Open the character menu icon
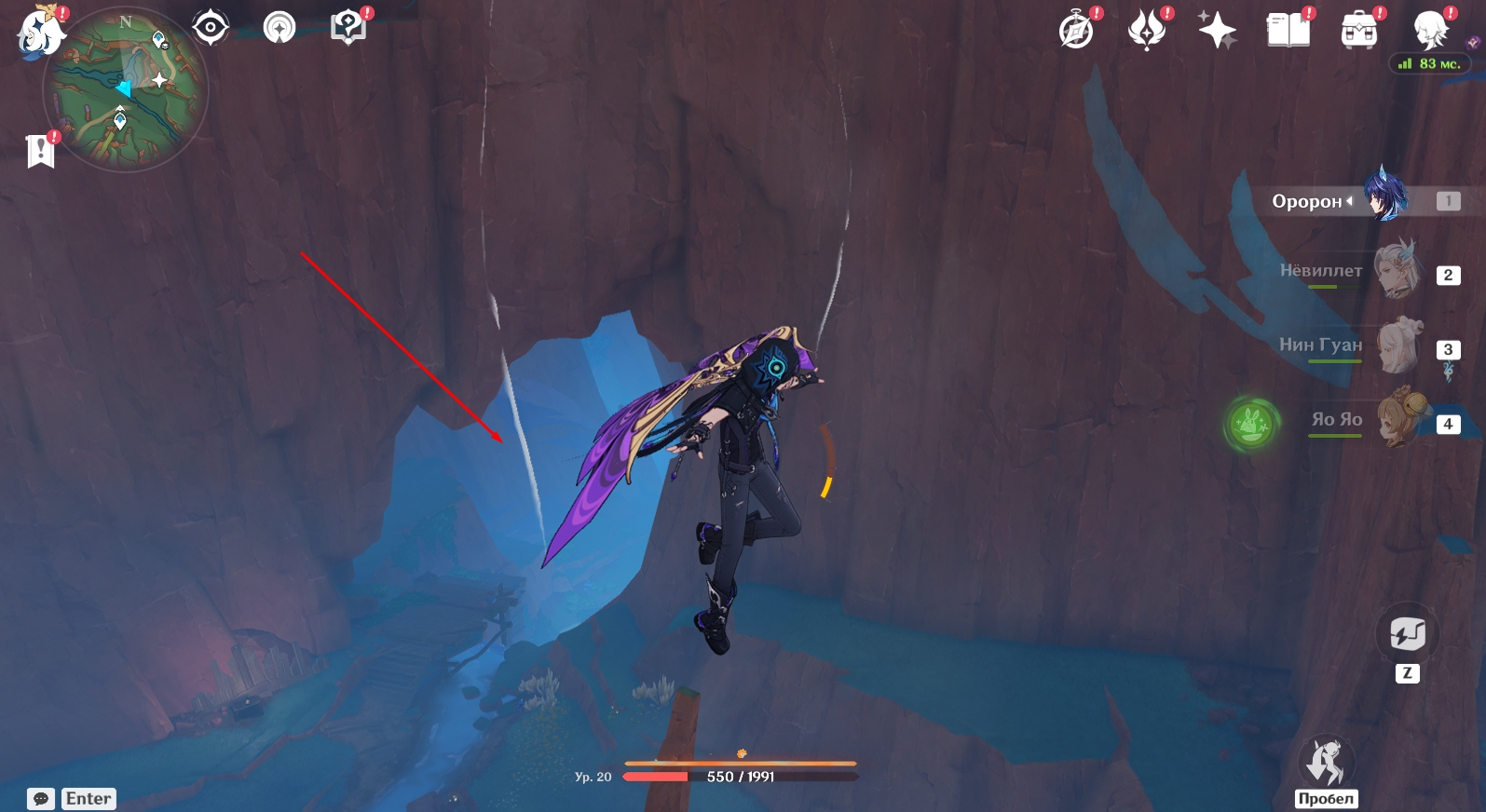Image resolution: width=1486 pixels, height=812 pixels. (x=1429, y=31)
